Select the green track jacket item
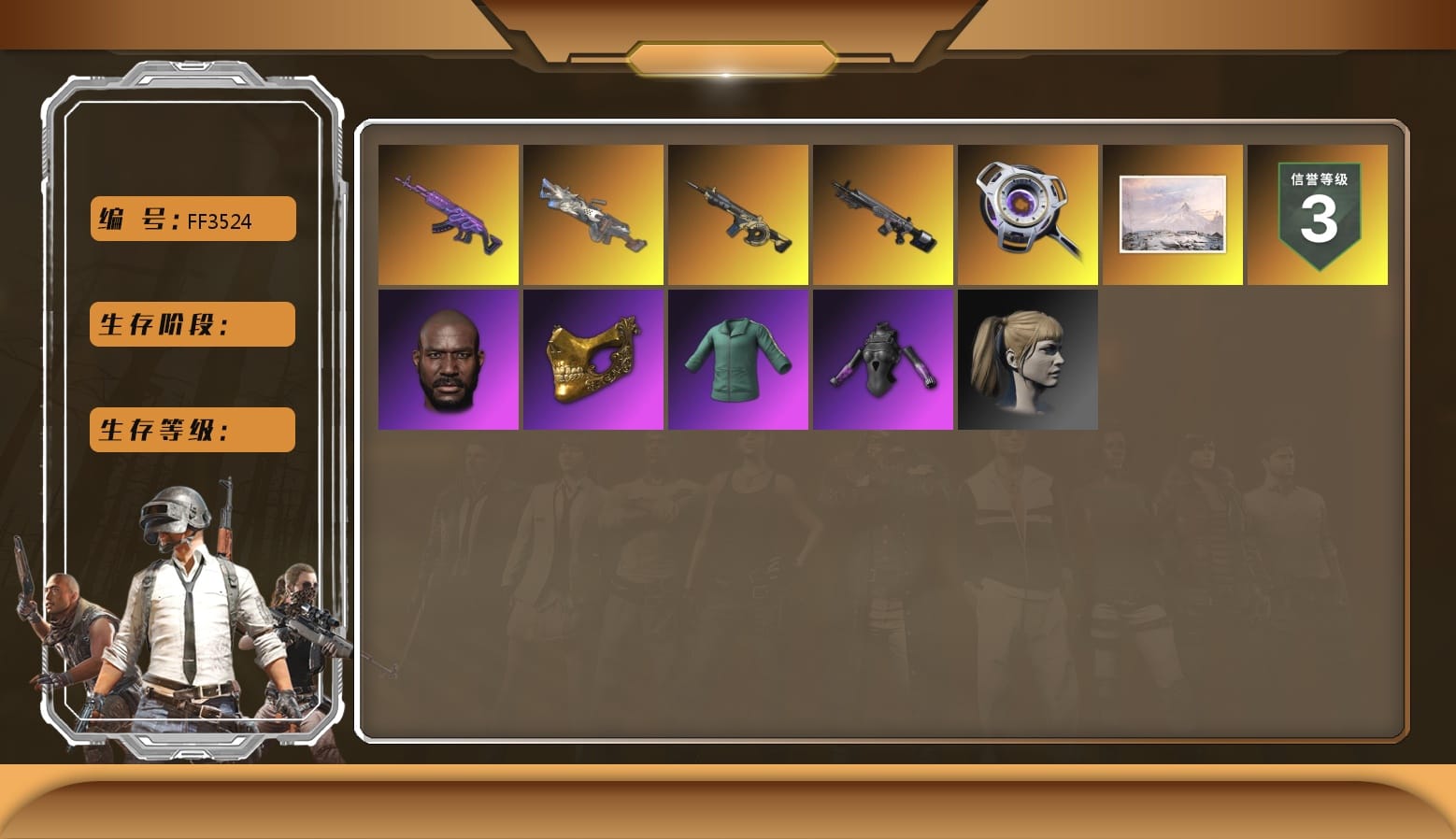 pos(737,360)
